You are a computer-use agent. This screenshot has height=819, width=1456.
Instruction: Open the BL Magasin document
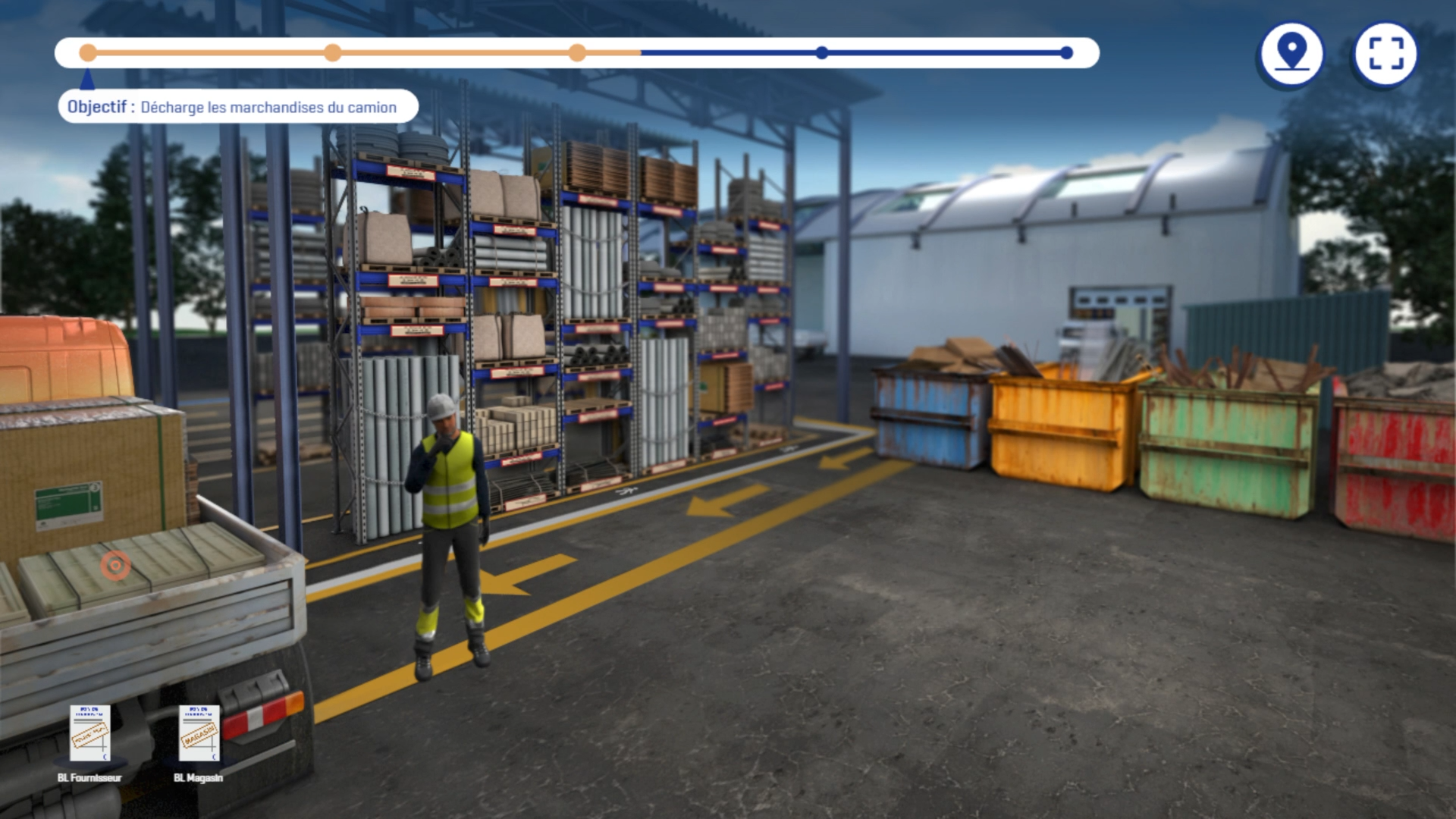pos(199,733)
